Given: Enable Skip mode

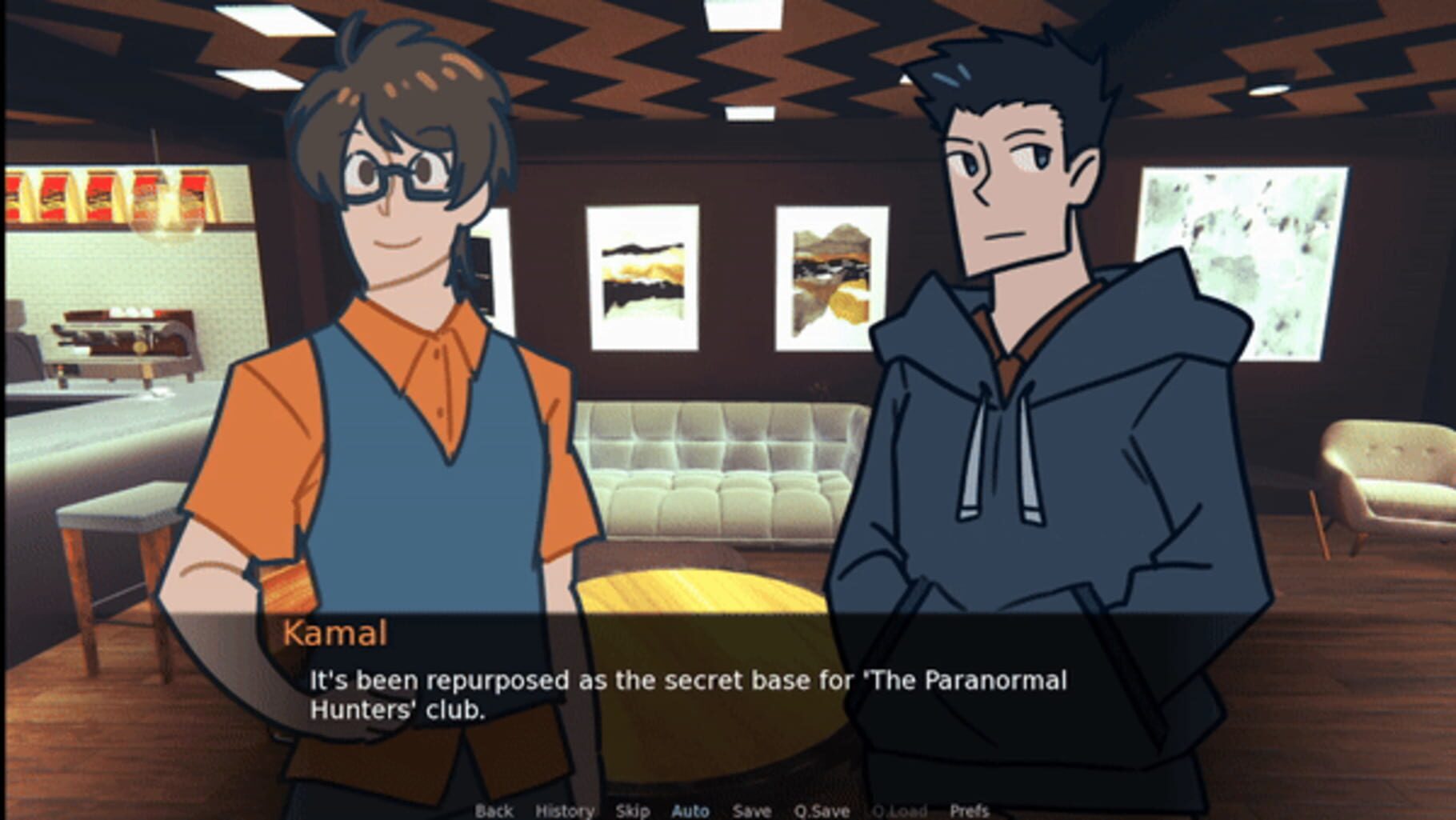Looking at the screenshot, I should [x=632, y=810].
